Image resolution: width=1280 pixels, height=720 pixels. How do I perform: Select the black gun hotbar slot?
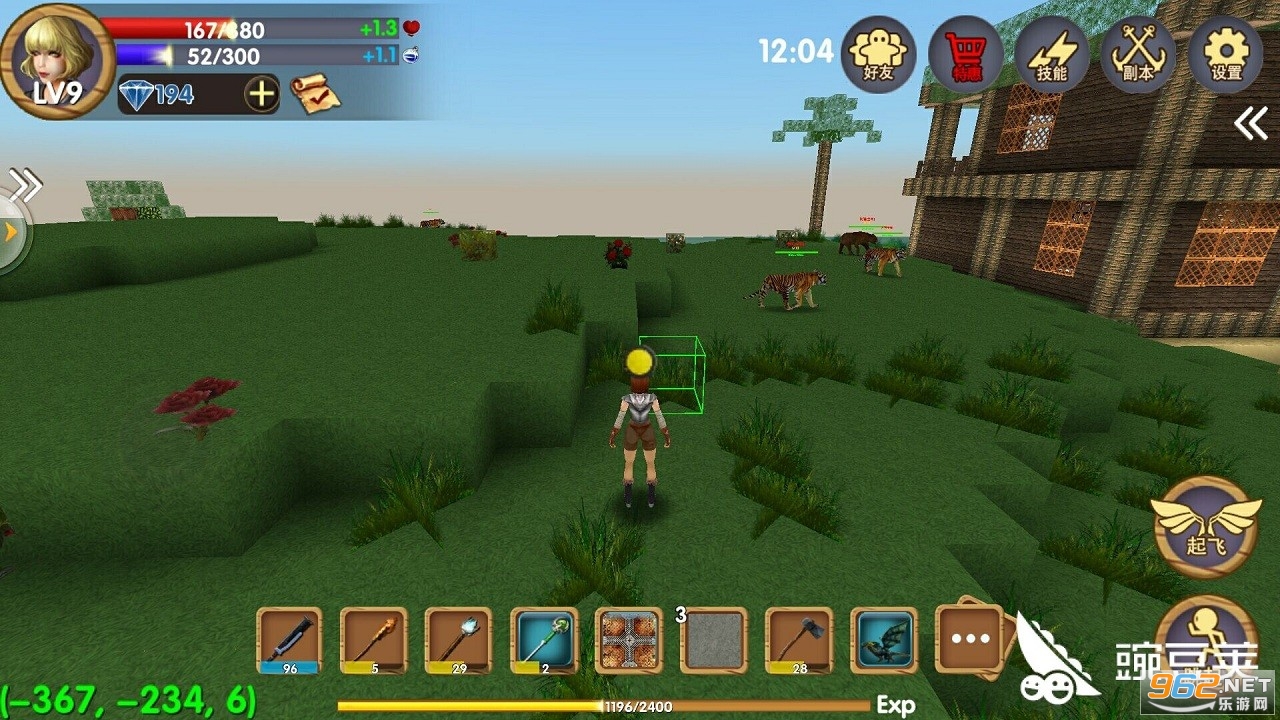coord(289,640)
